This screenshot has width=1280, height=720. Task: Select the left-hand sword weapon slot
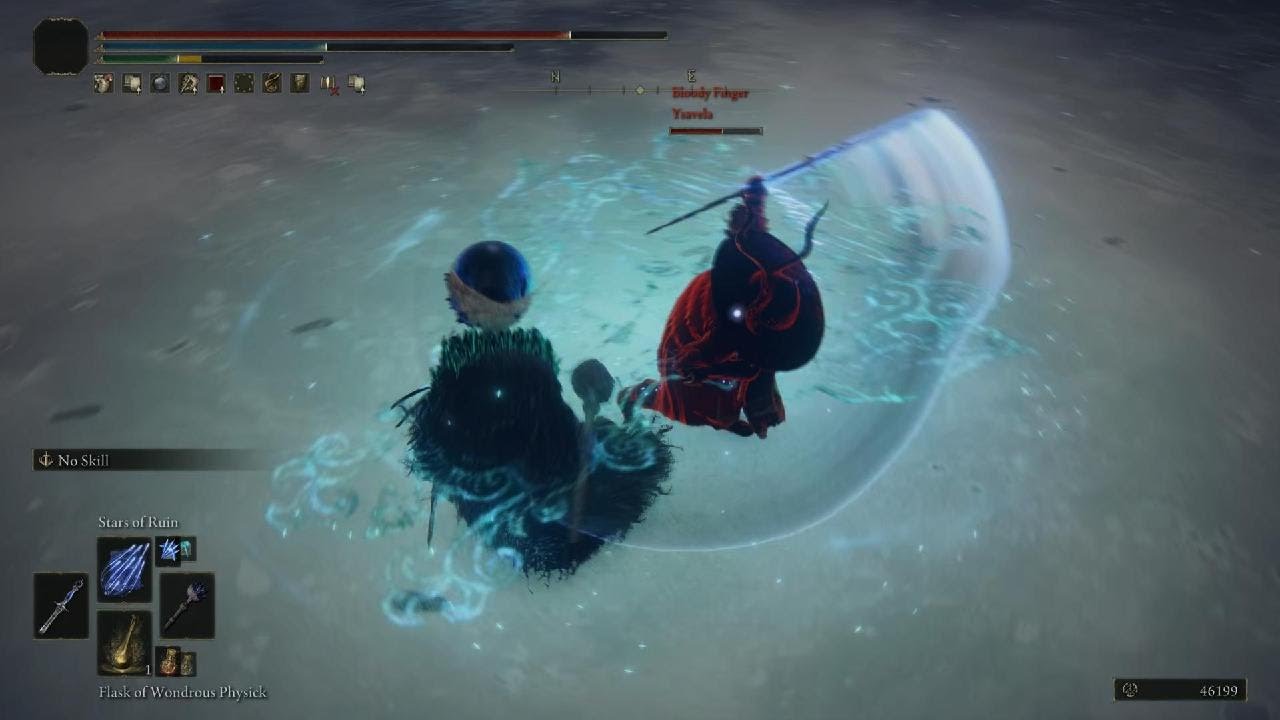[x=61, y=605]
